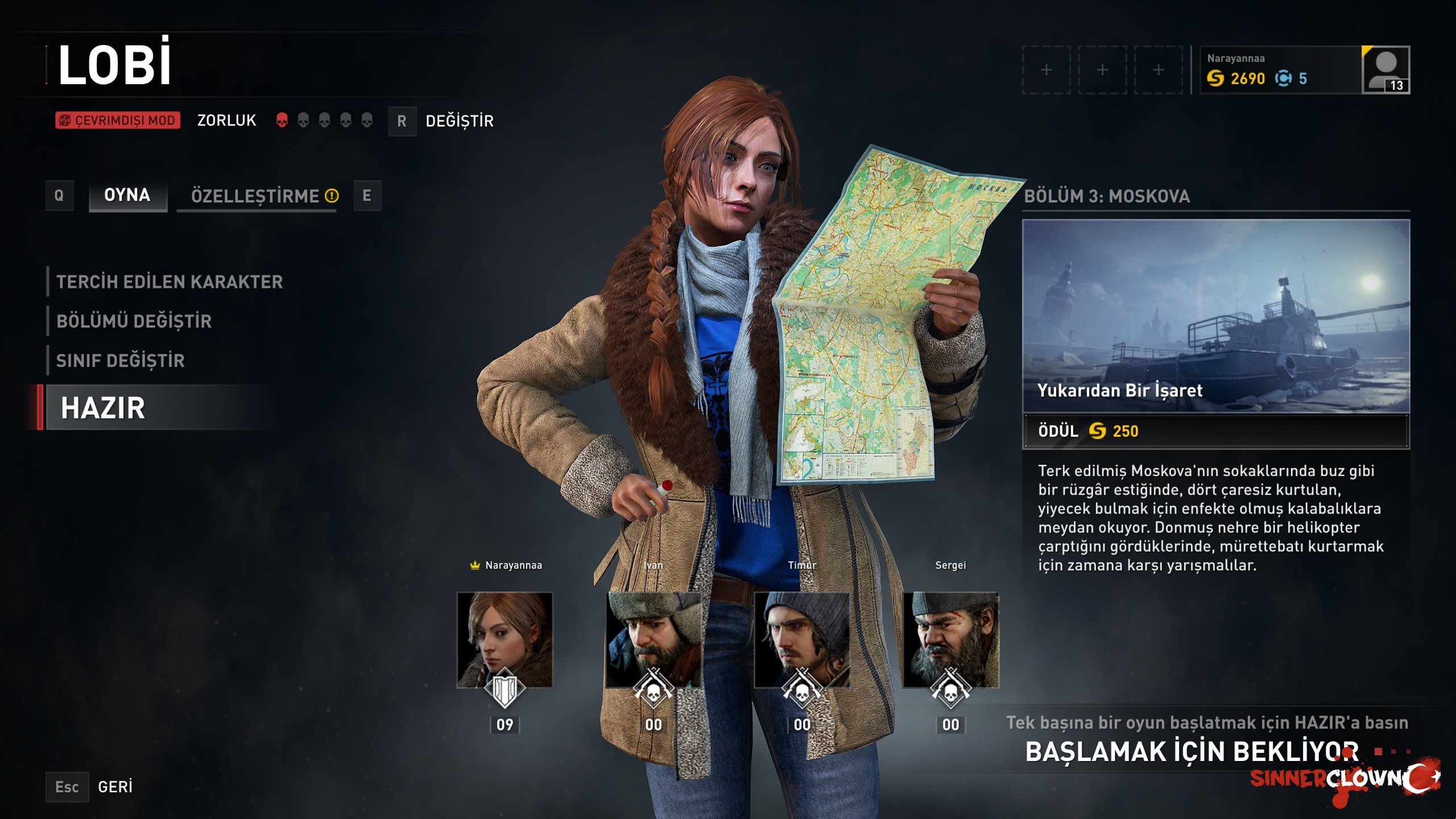Choose BÖLÜMÜ DEĞİŞTİR option
Screen dimensions: 1456x819
coord(134,321)
